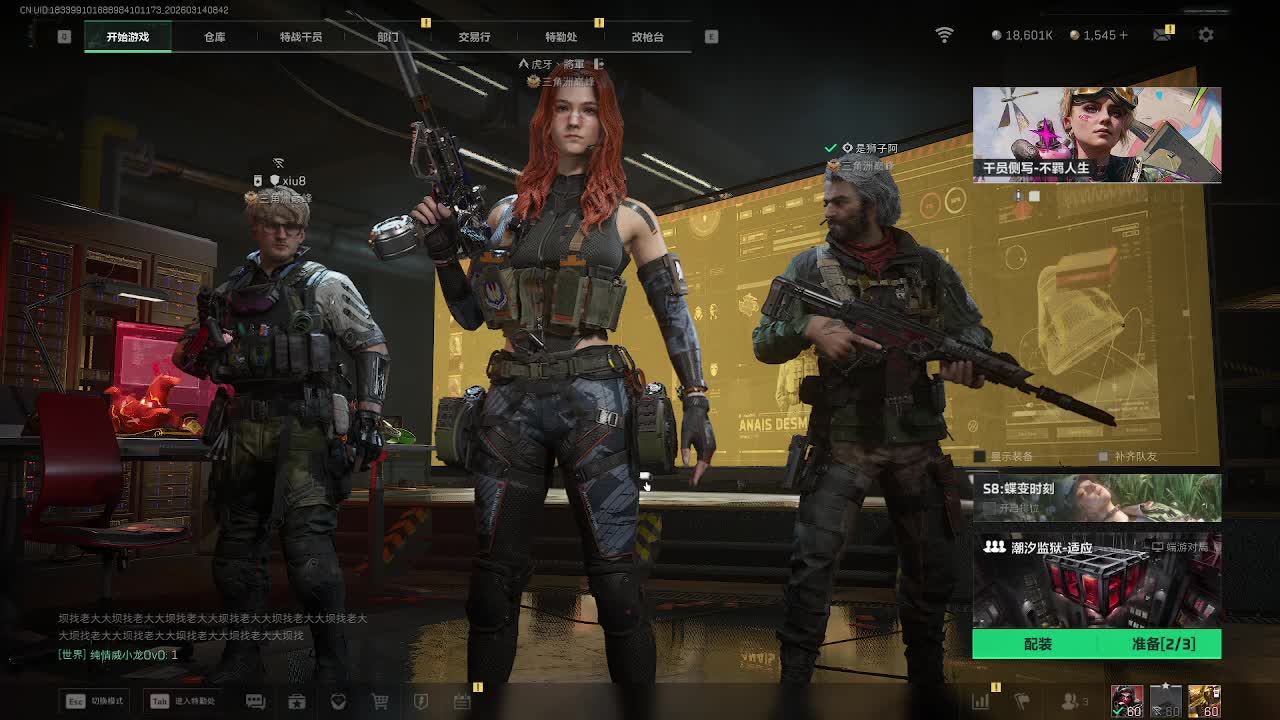The height and width of the screenshot is (720, 1280).
Task: Click the 准备[2/3] ready button
Action: pos(1162,644)
